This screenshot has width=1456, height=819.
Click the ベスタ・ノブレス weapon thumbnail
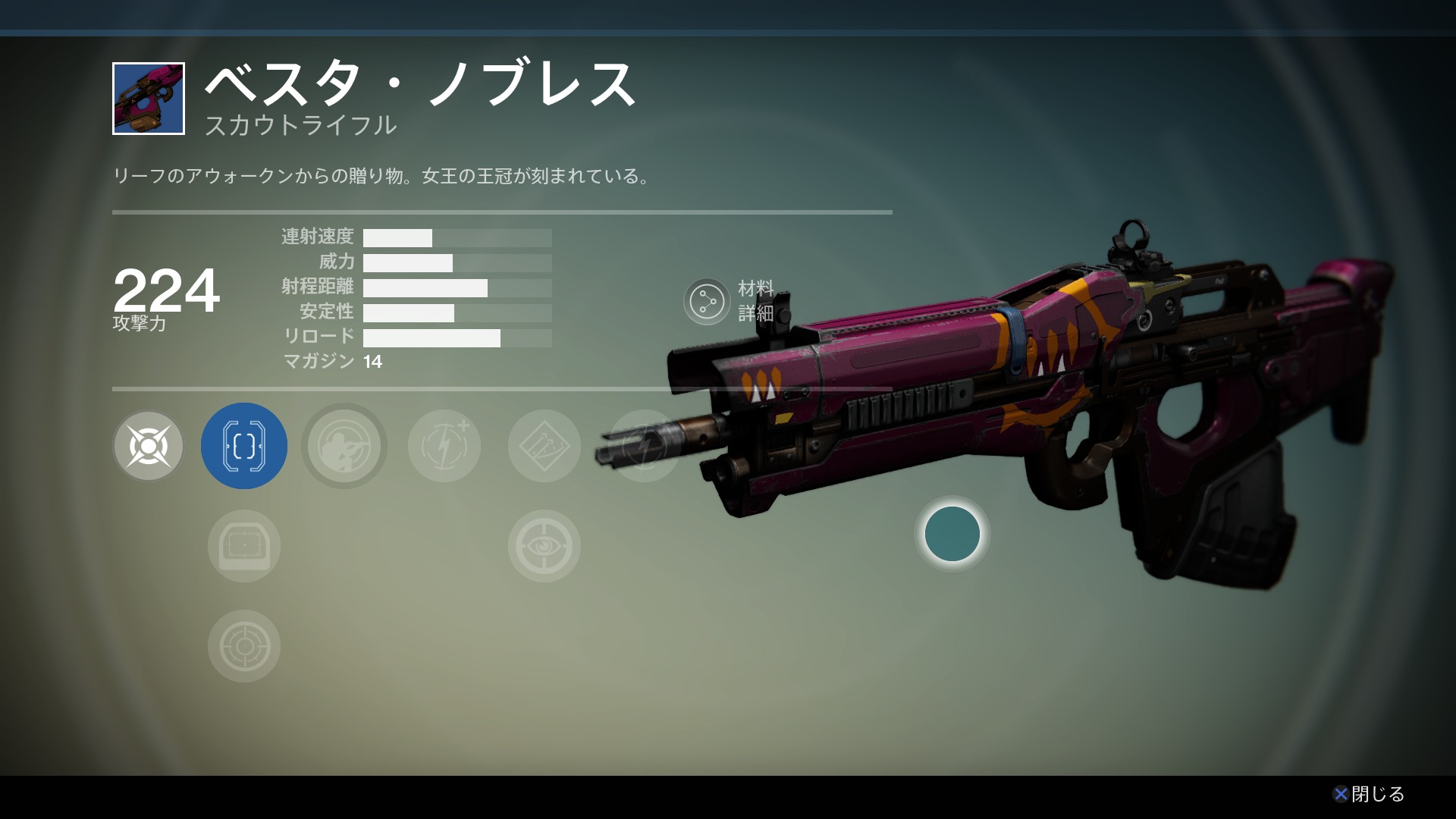[x=149, y=99]
